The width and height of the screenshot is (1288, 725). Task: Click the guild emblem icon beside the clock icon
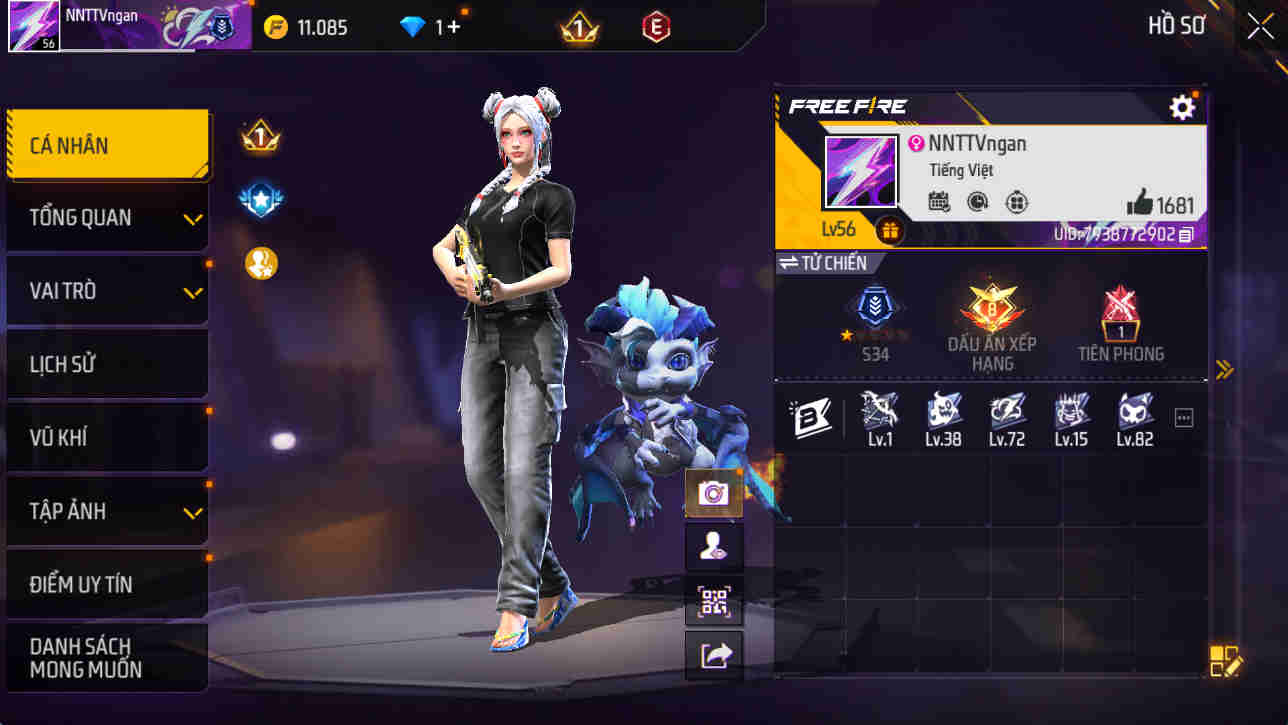(1018, 200)
